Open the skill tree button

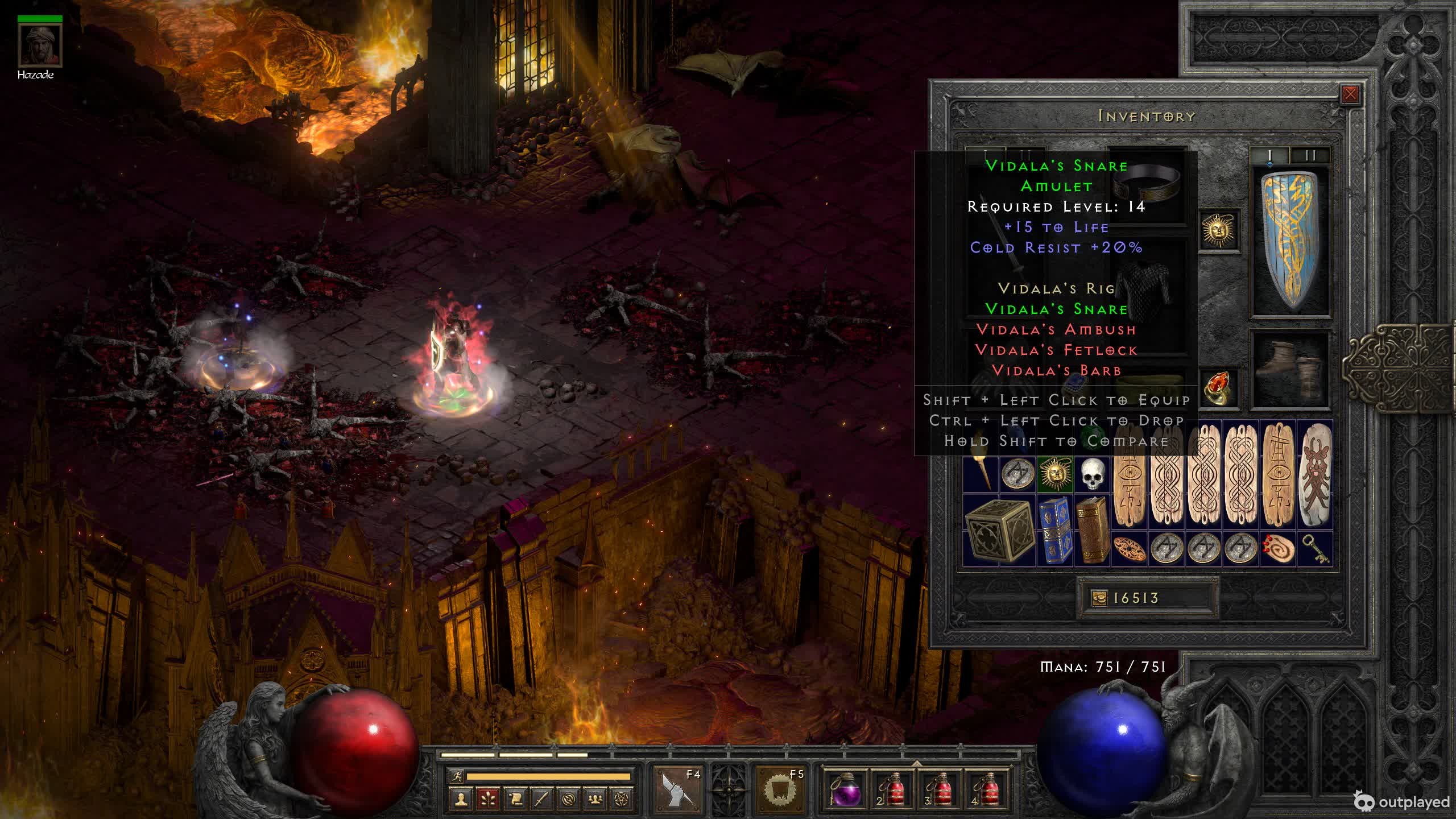click(488, 799)
